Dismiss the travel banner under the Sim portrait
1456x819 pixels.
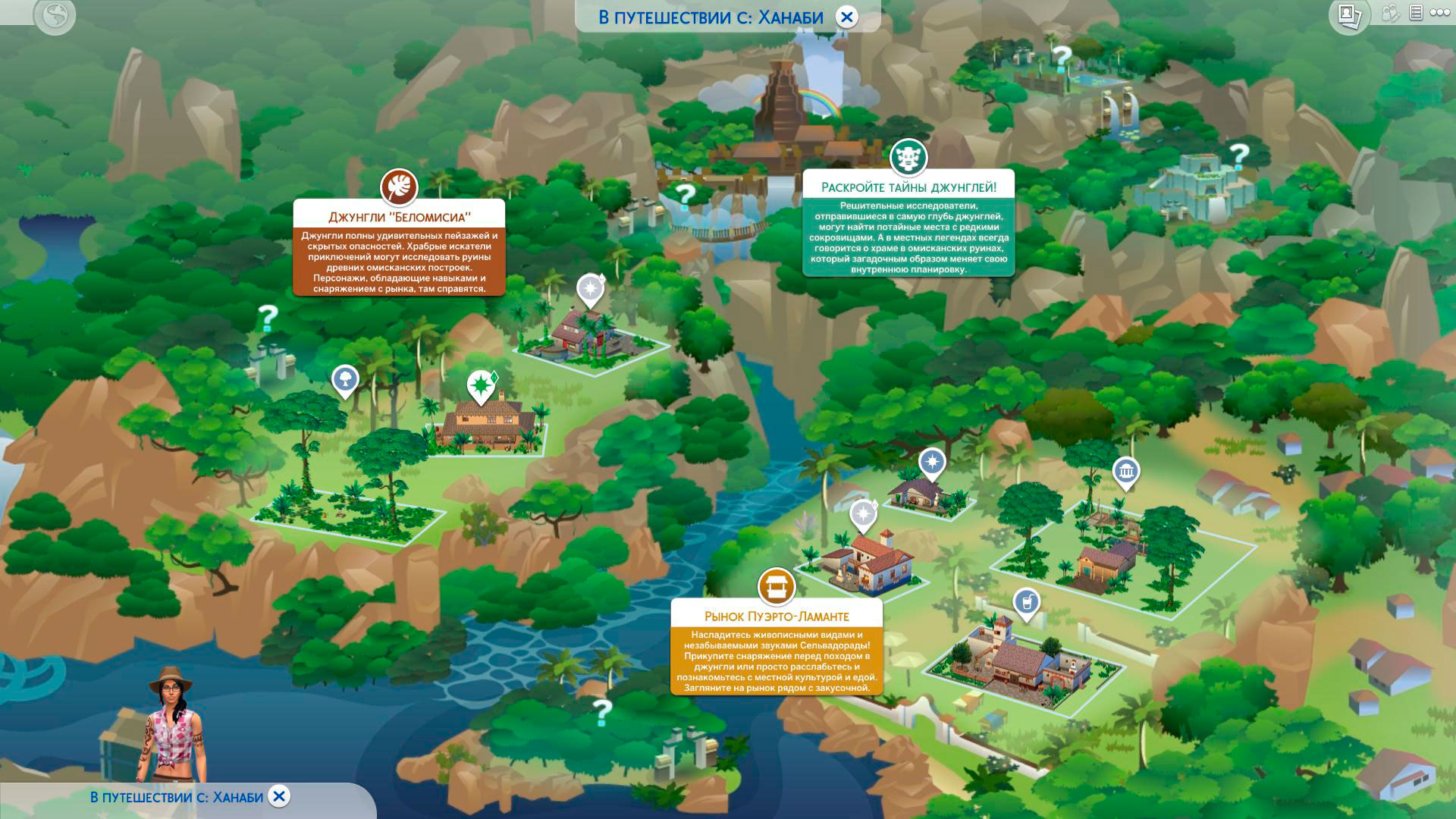click(x=279, y=795)
